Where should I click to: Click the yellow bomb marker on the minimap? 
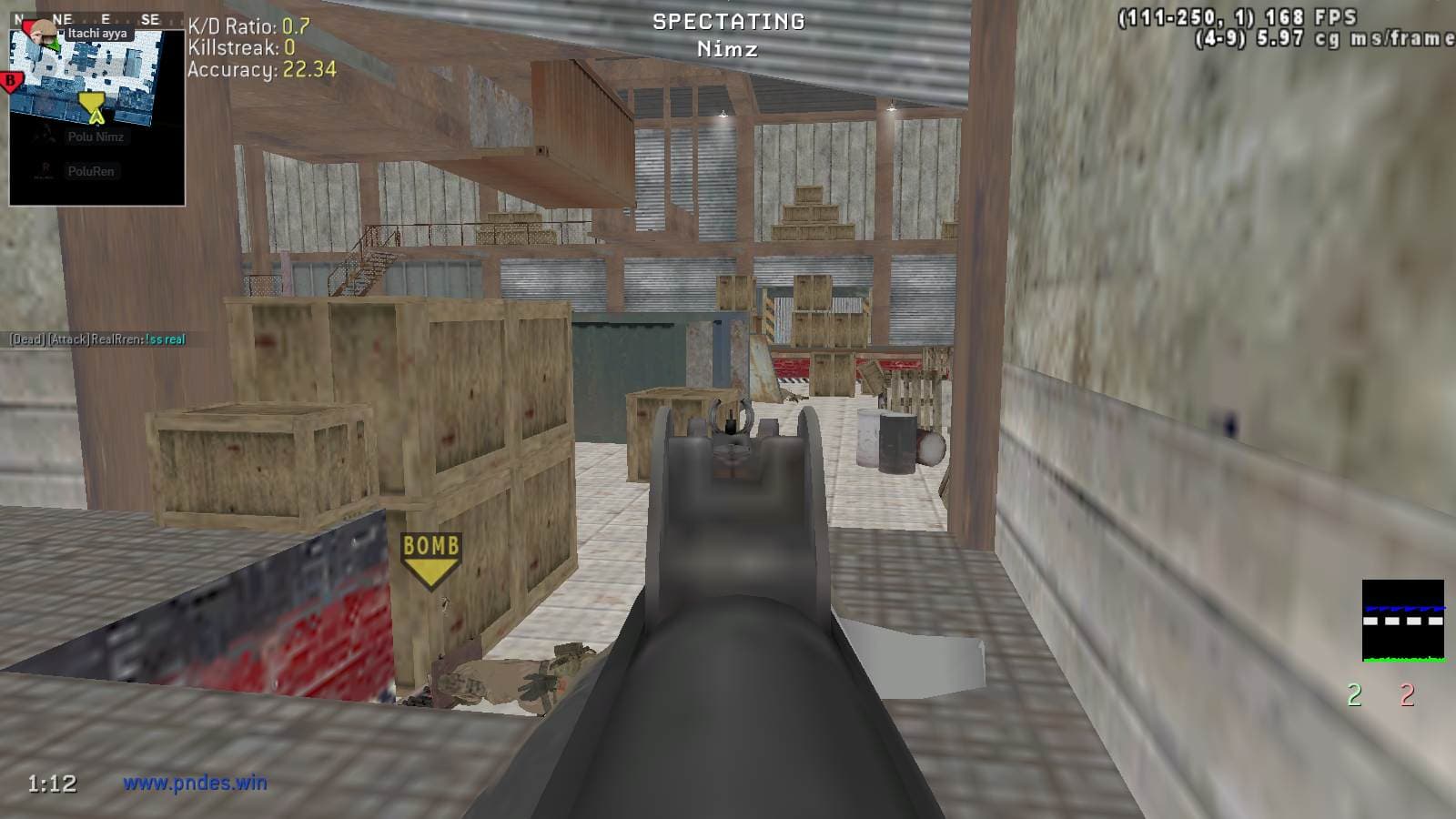(x=92, y=105)
